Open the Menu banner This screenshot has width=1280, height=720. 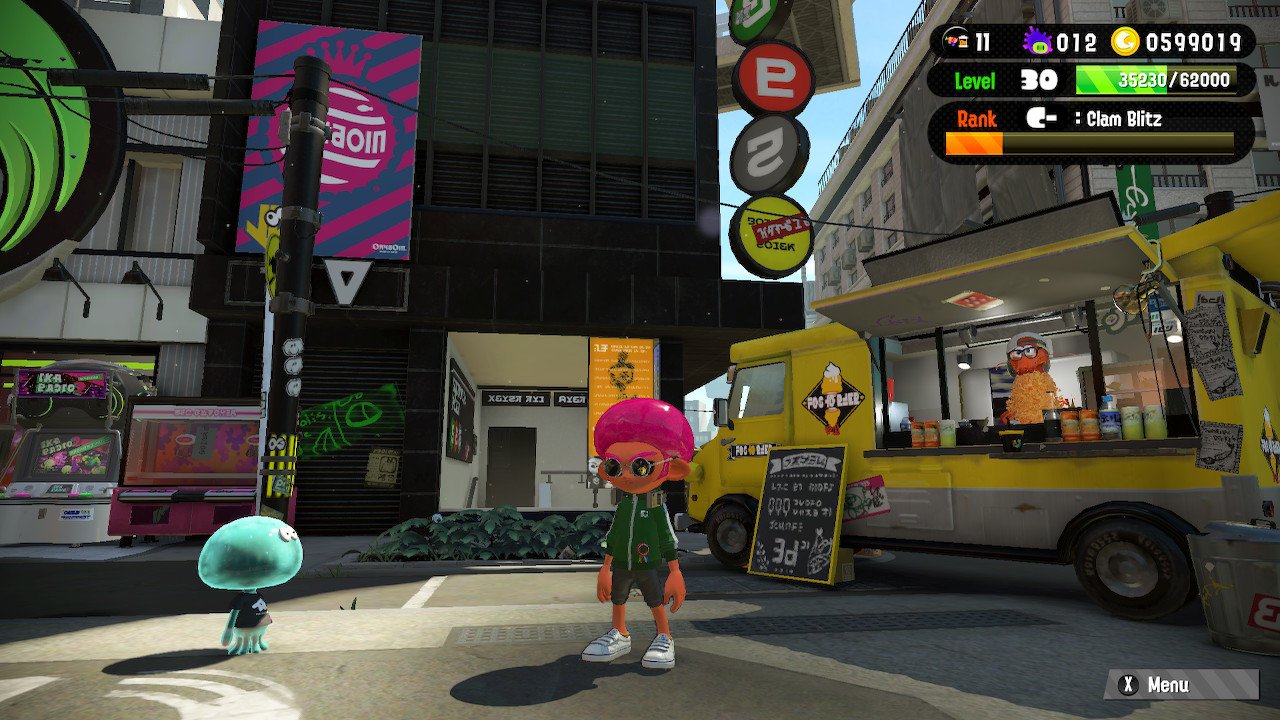[1180, 685]
